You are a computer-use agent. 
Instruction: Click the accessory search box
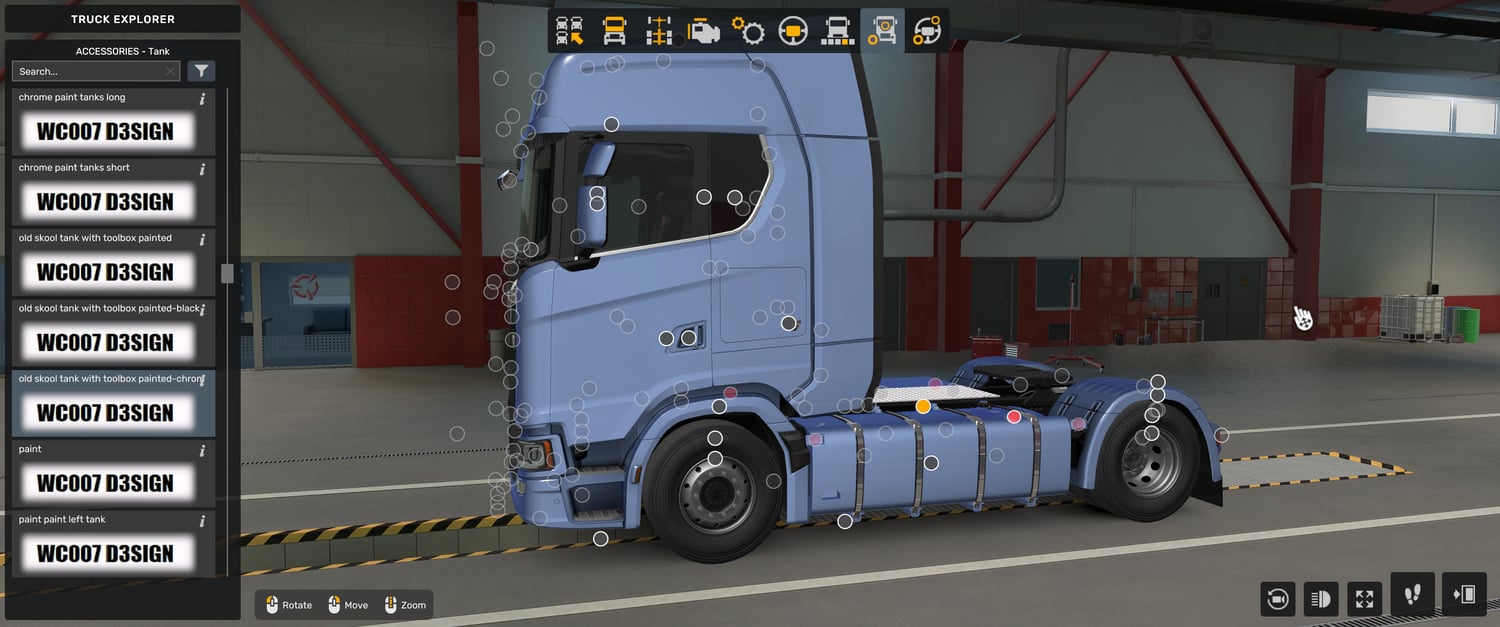88,71
